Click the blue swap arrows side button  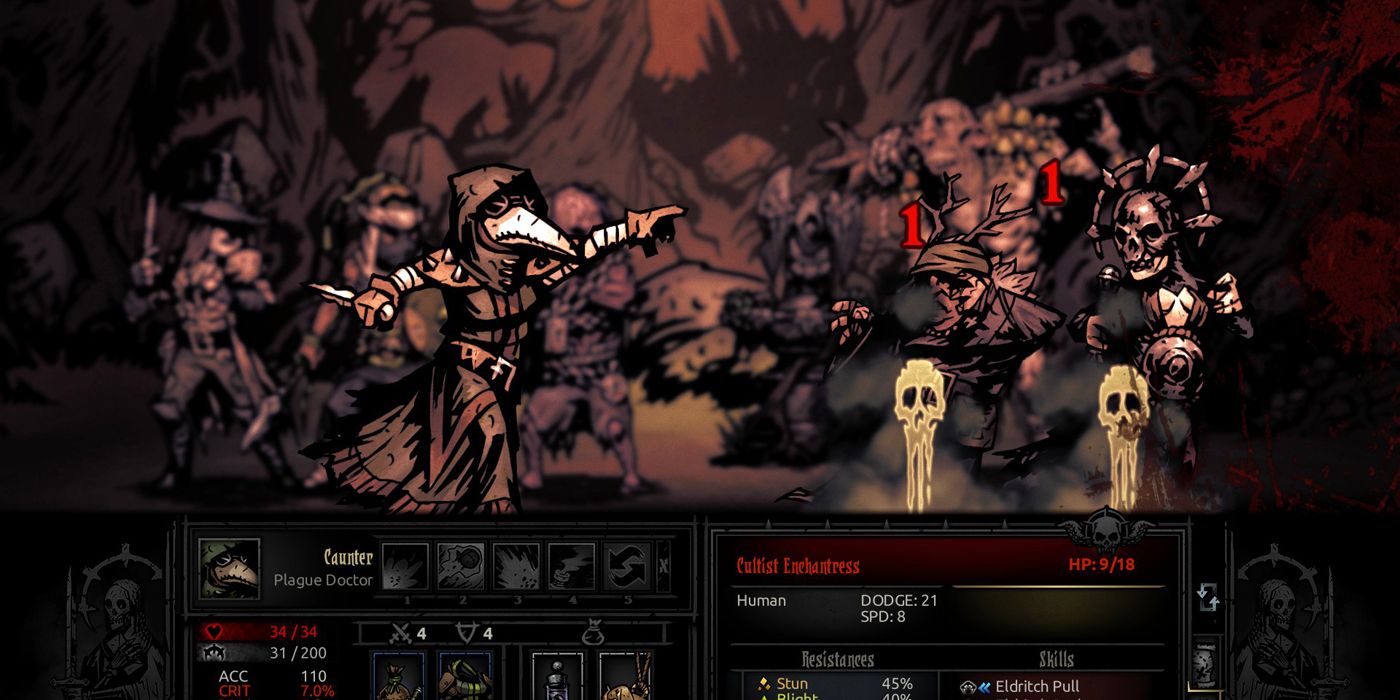[x=1208, y=598]
